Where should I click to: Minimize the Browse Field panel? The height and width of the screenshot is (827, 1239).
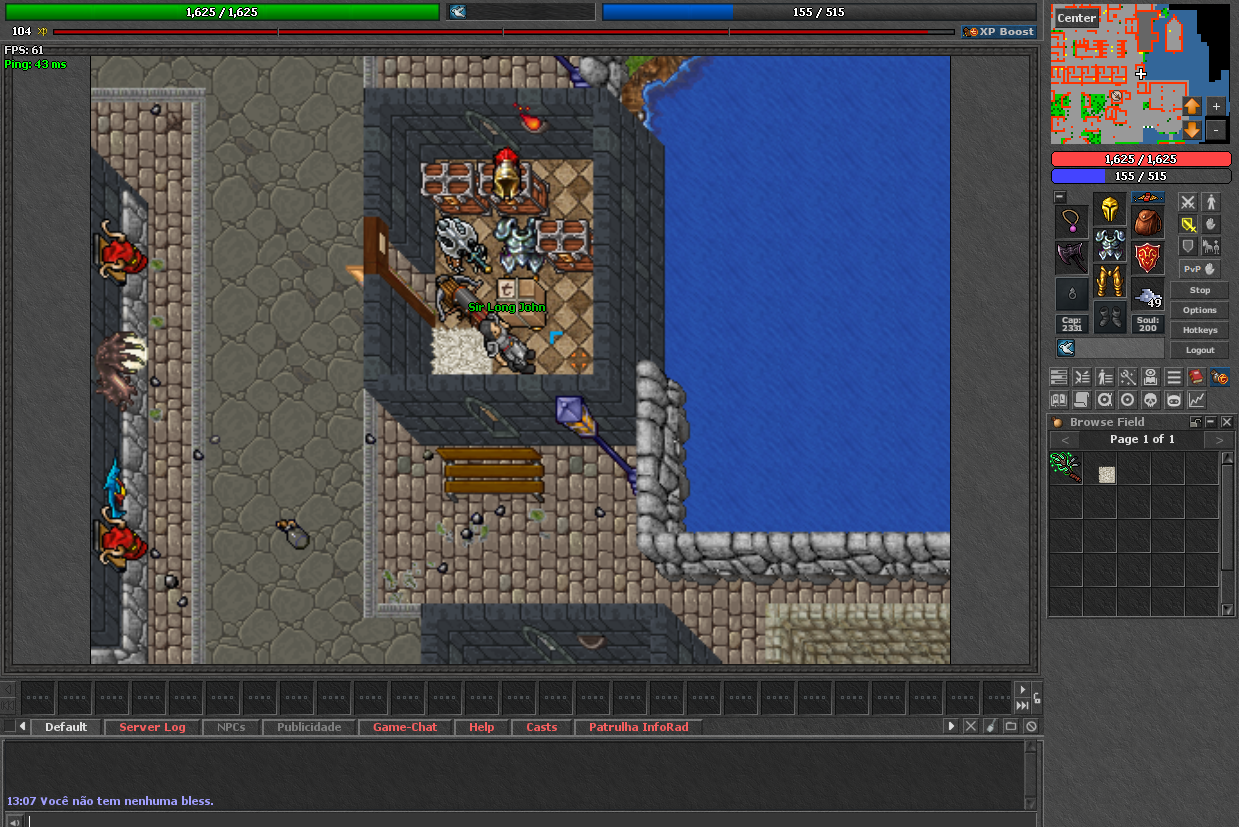click(1210, 422)
